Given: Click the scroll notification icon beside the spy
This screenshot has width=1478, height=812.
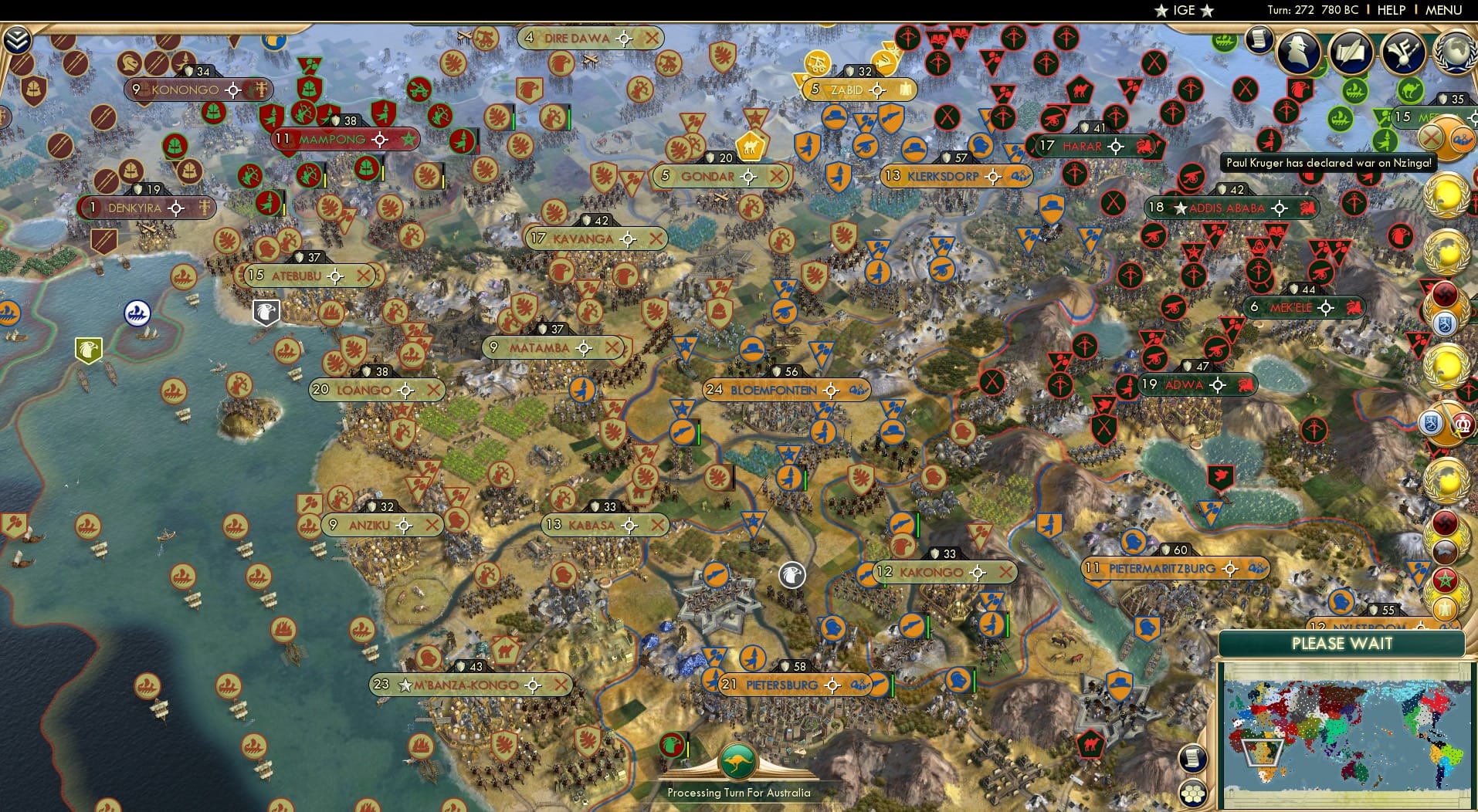Looking at the screenshot, I should click(1260, 39).
